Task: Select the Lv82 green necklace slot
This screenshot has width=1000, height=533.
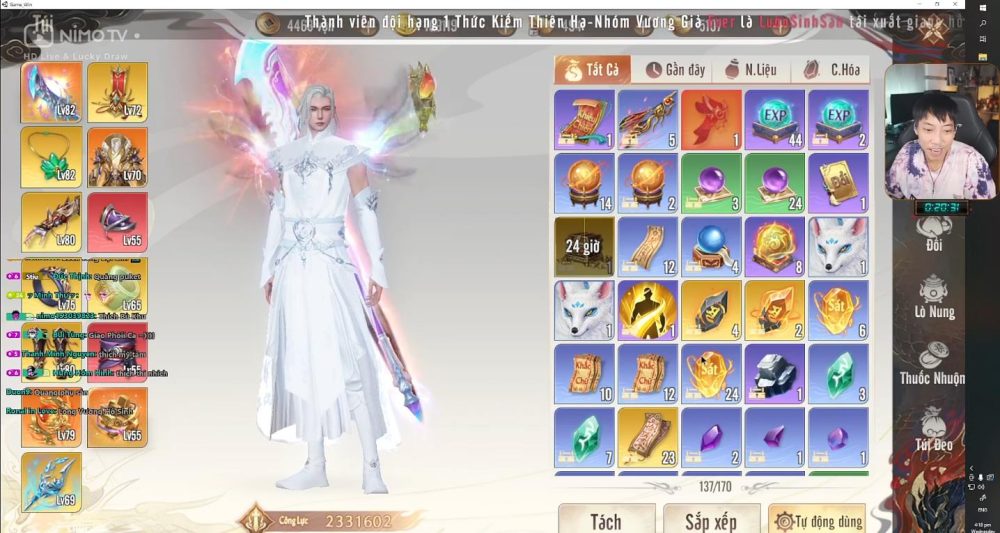Action: tap(52, 157)
